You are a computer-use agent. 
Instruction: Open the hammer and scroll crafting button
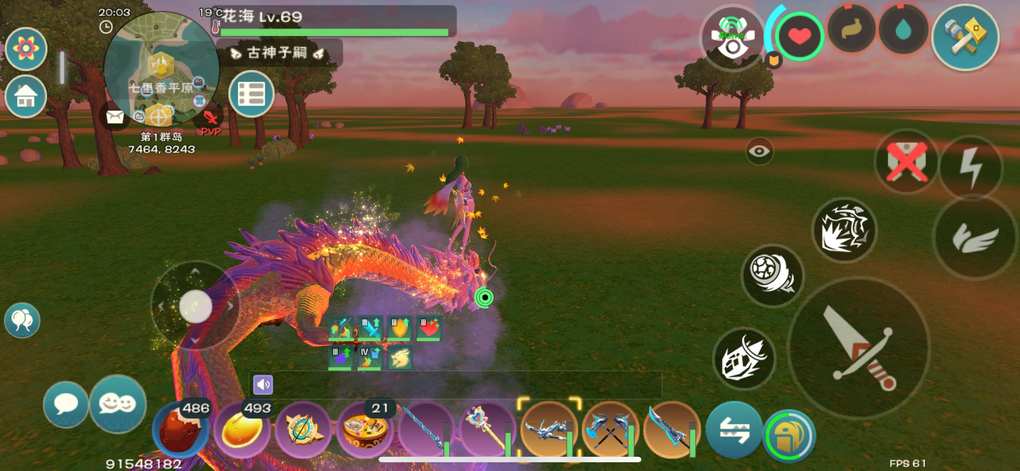point(965,37)
